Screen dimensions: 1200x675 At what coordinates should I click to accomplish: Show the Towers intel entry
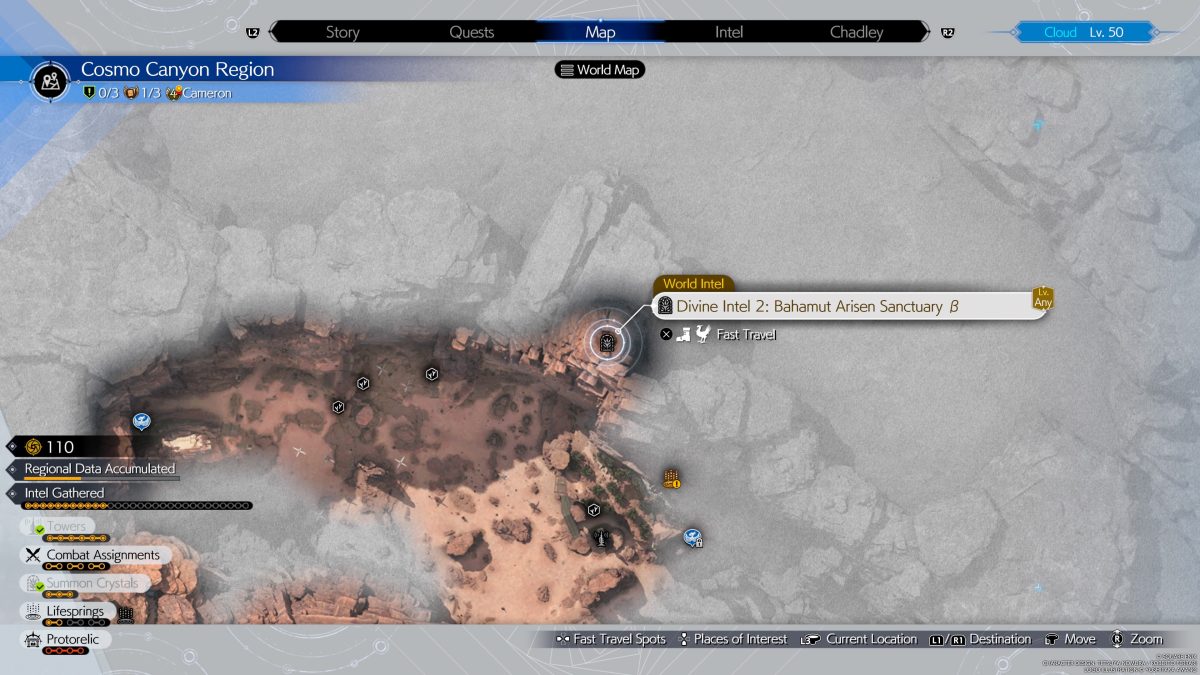66,527
